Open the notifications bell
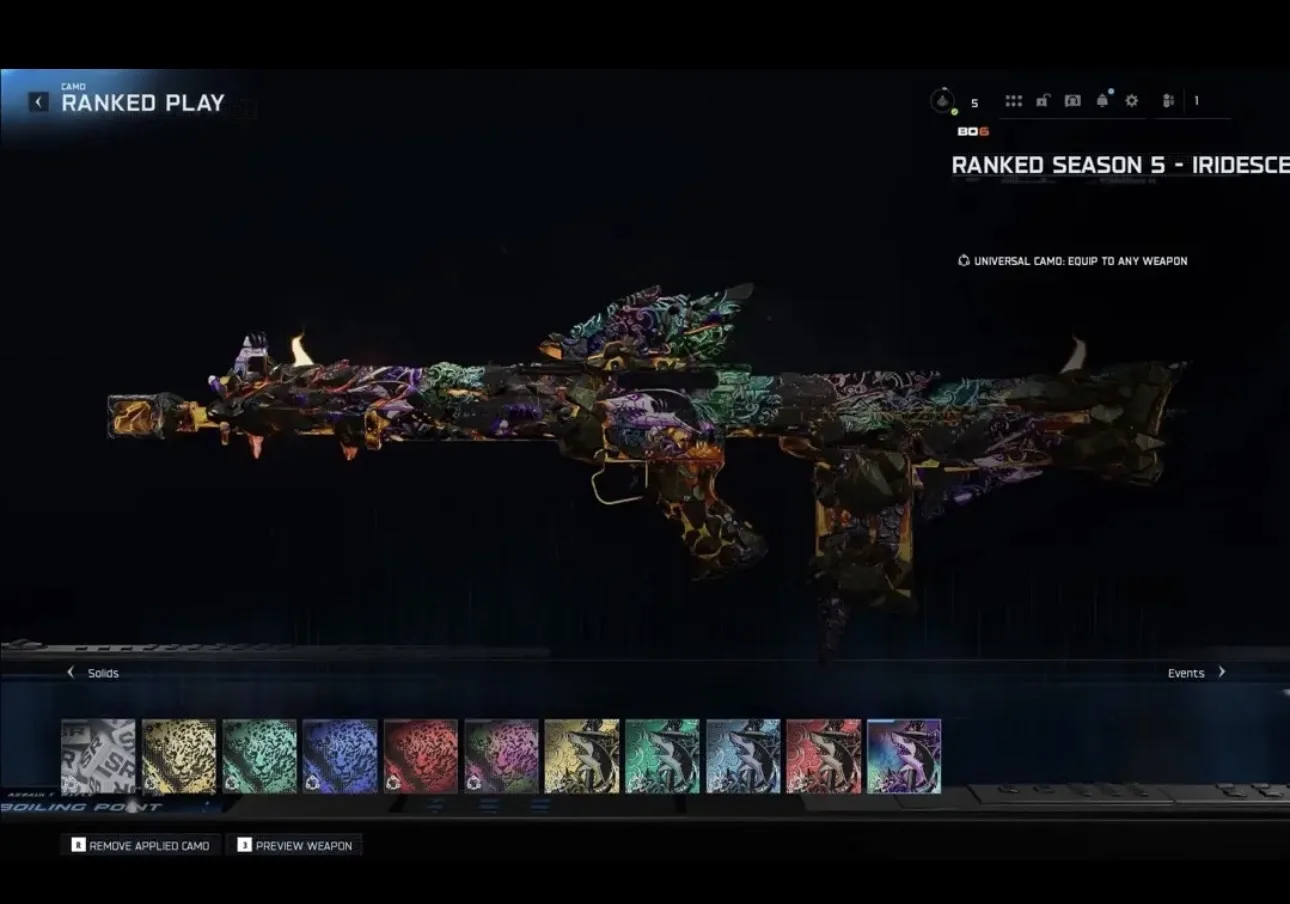1290x904 pixels. [x=1102, y=101]
